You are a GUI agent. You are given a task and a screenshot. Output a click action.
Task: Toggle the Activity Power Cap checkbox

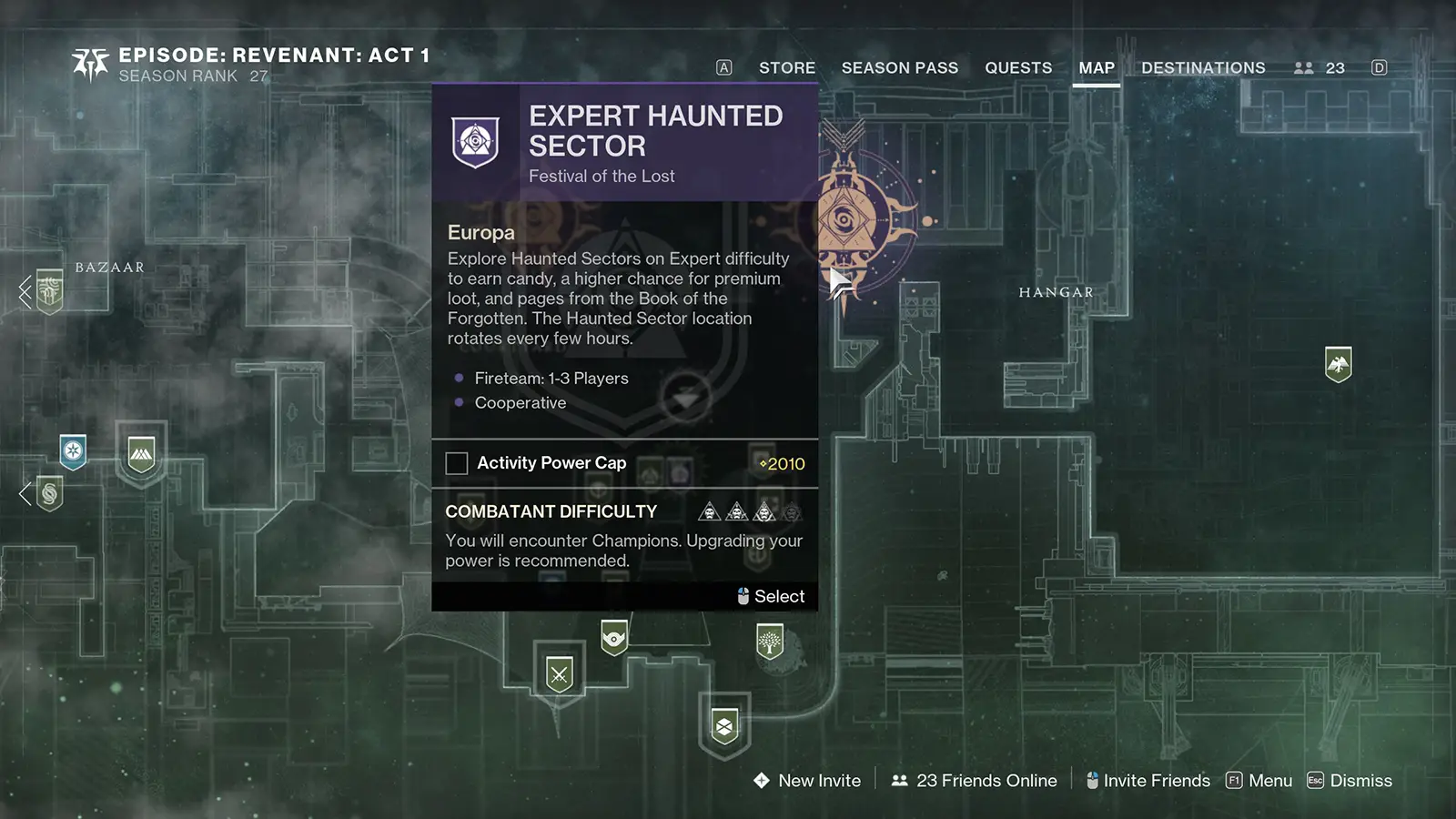click(x=456, y=463)
